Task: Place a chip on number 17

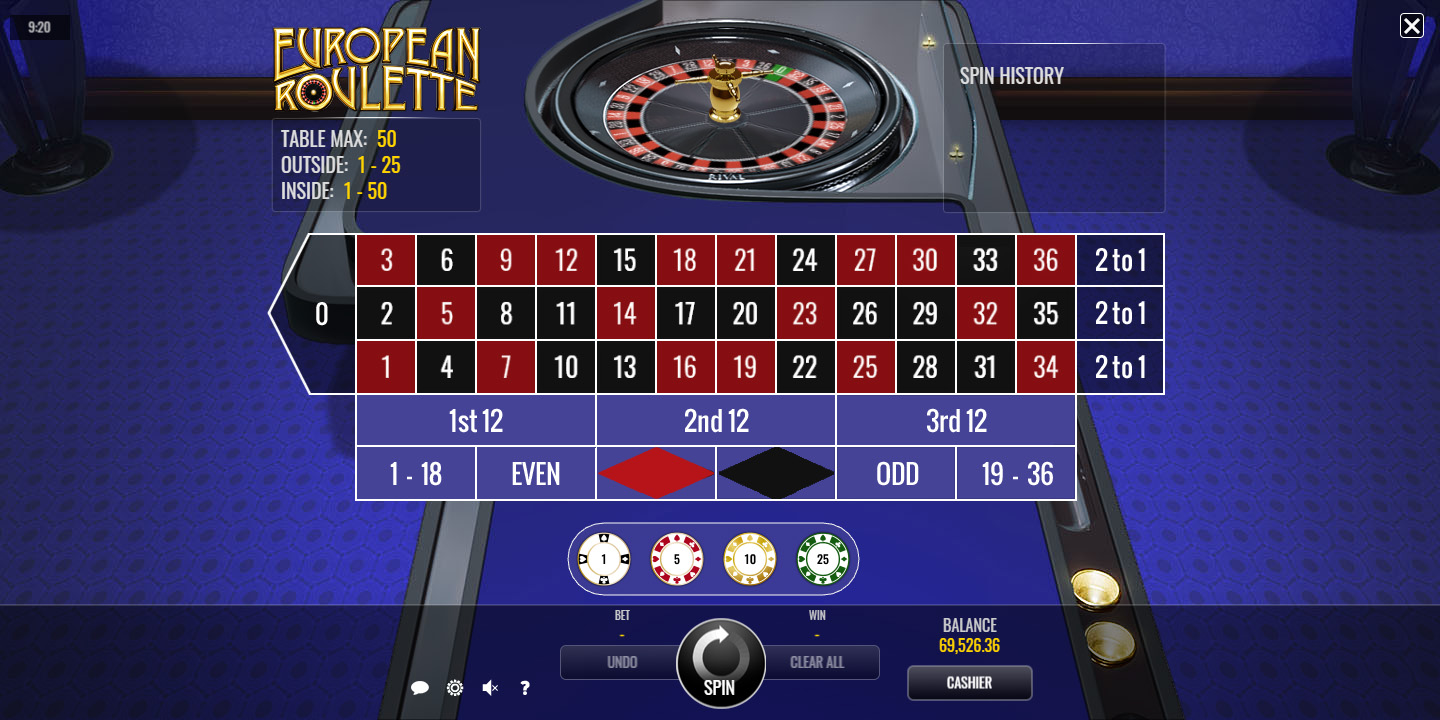Action: coord(685,314)
